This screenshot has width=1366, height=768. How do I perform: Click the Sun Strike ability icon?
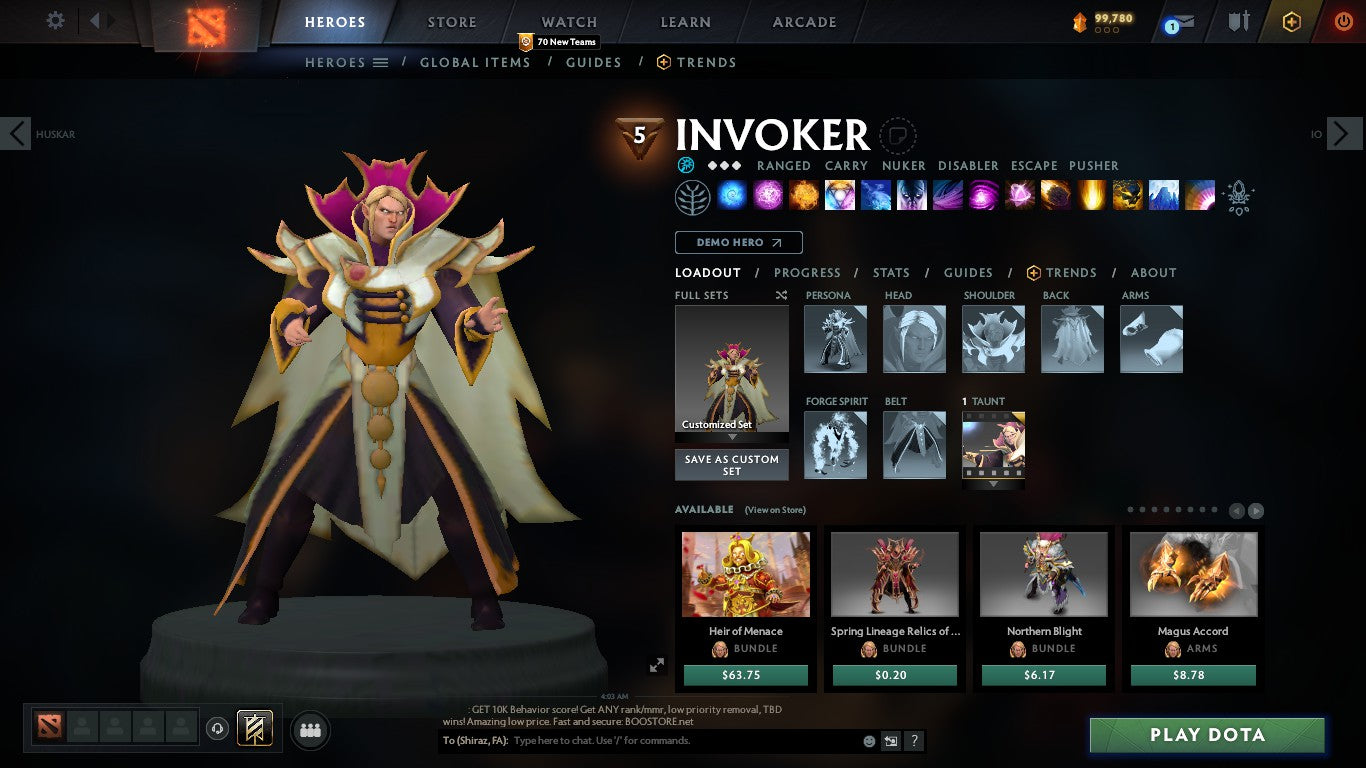(x=1092, y=195)
